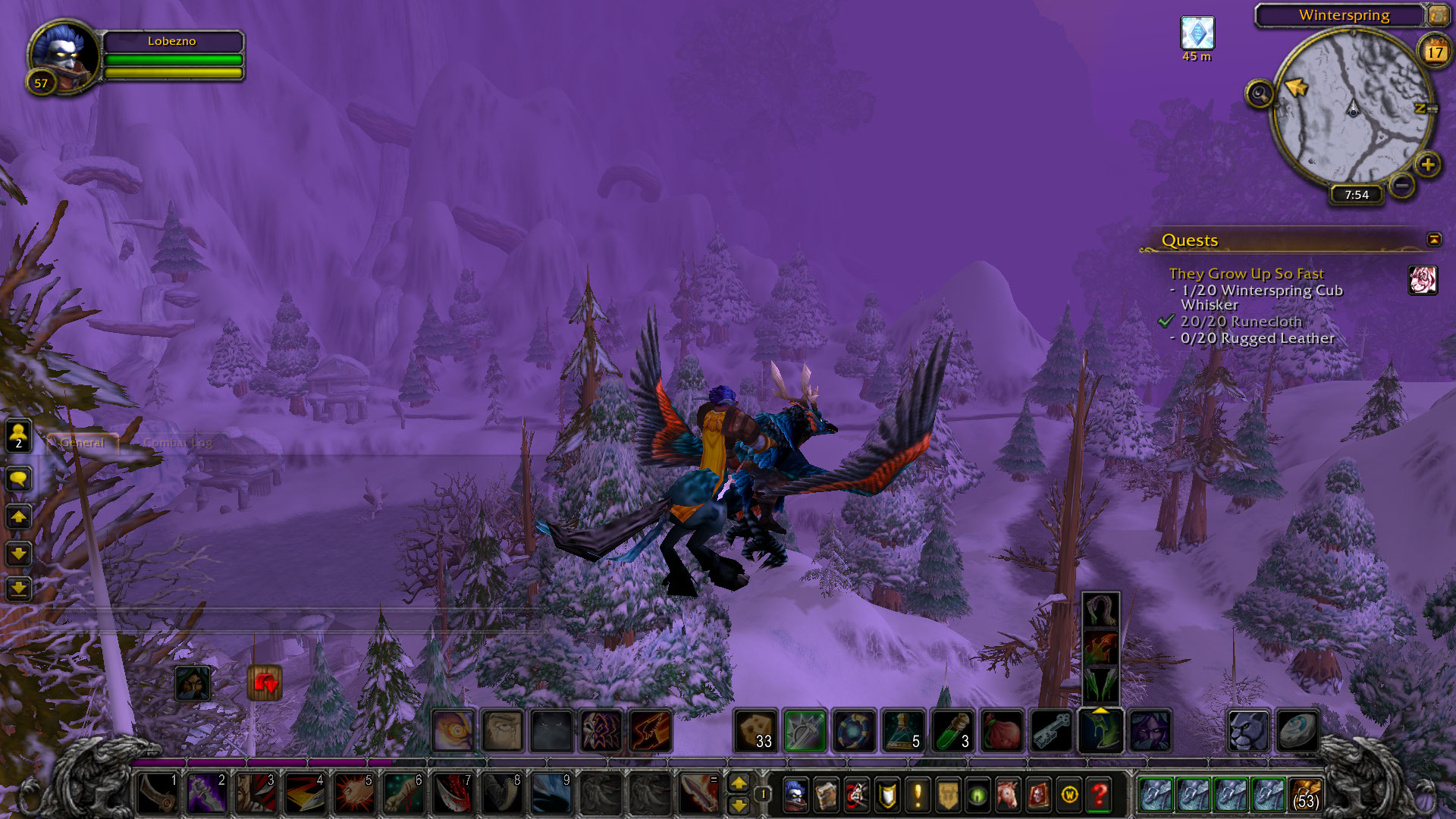Open the horse mounts collection button
The height and width of the screenshot is (819, 1456).
[x=1008, y=795]
